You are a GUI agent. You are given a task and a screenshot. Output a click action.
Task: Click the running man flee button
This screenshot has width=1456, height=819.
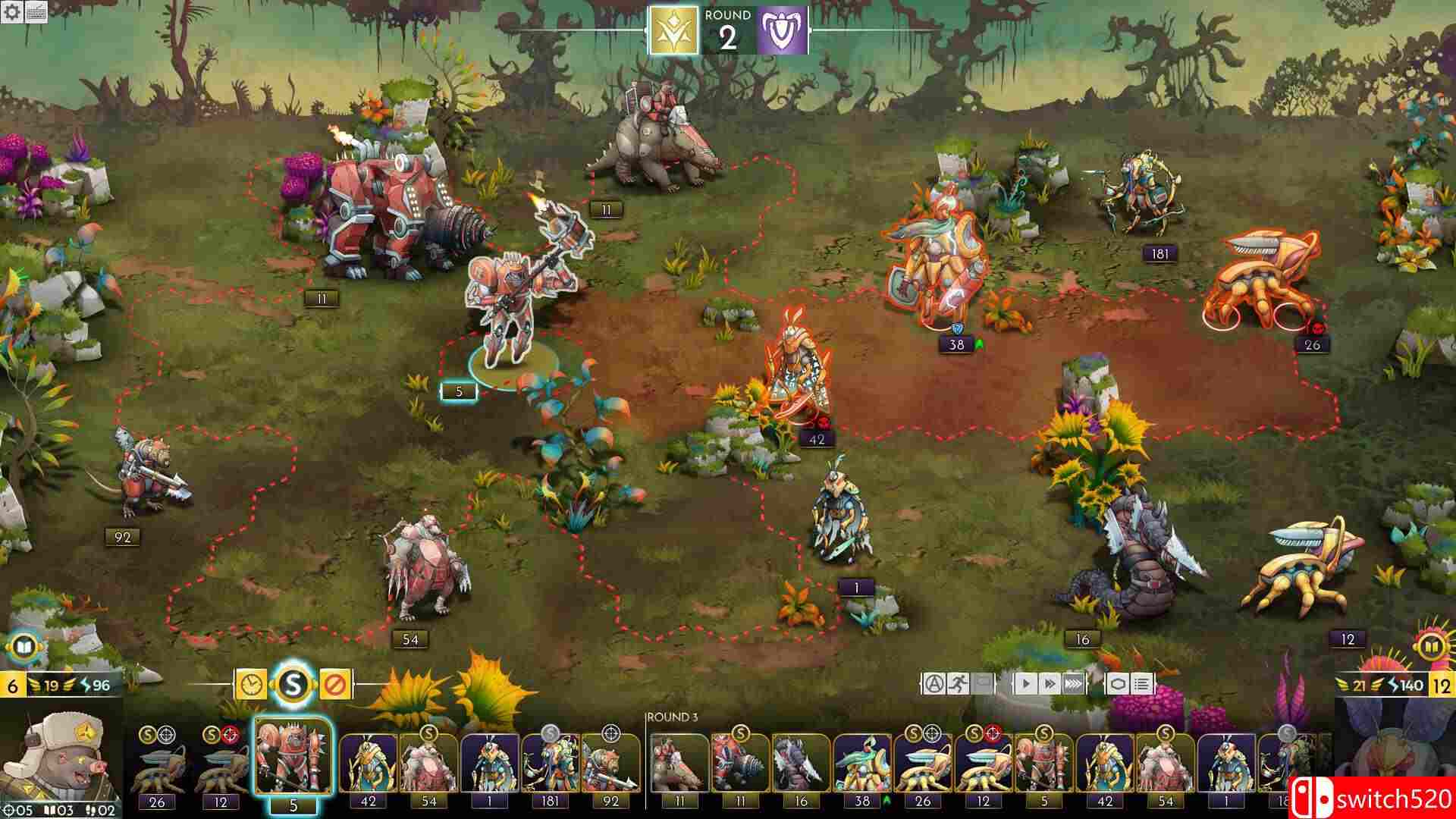coord(958,684)
